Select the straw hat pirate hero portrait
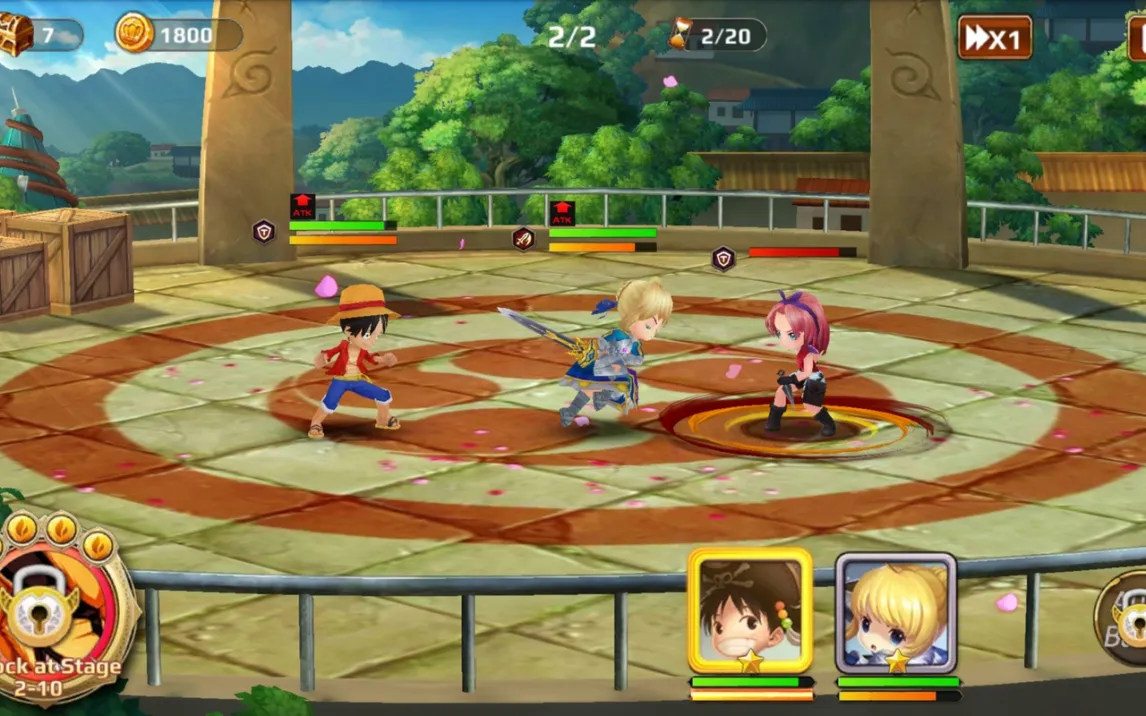Screen dimensions: 1146x716 (x=750, y=609)
